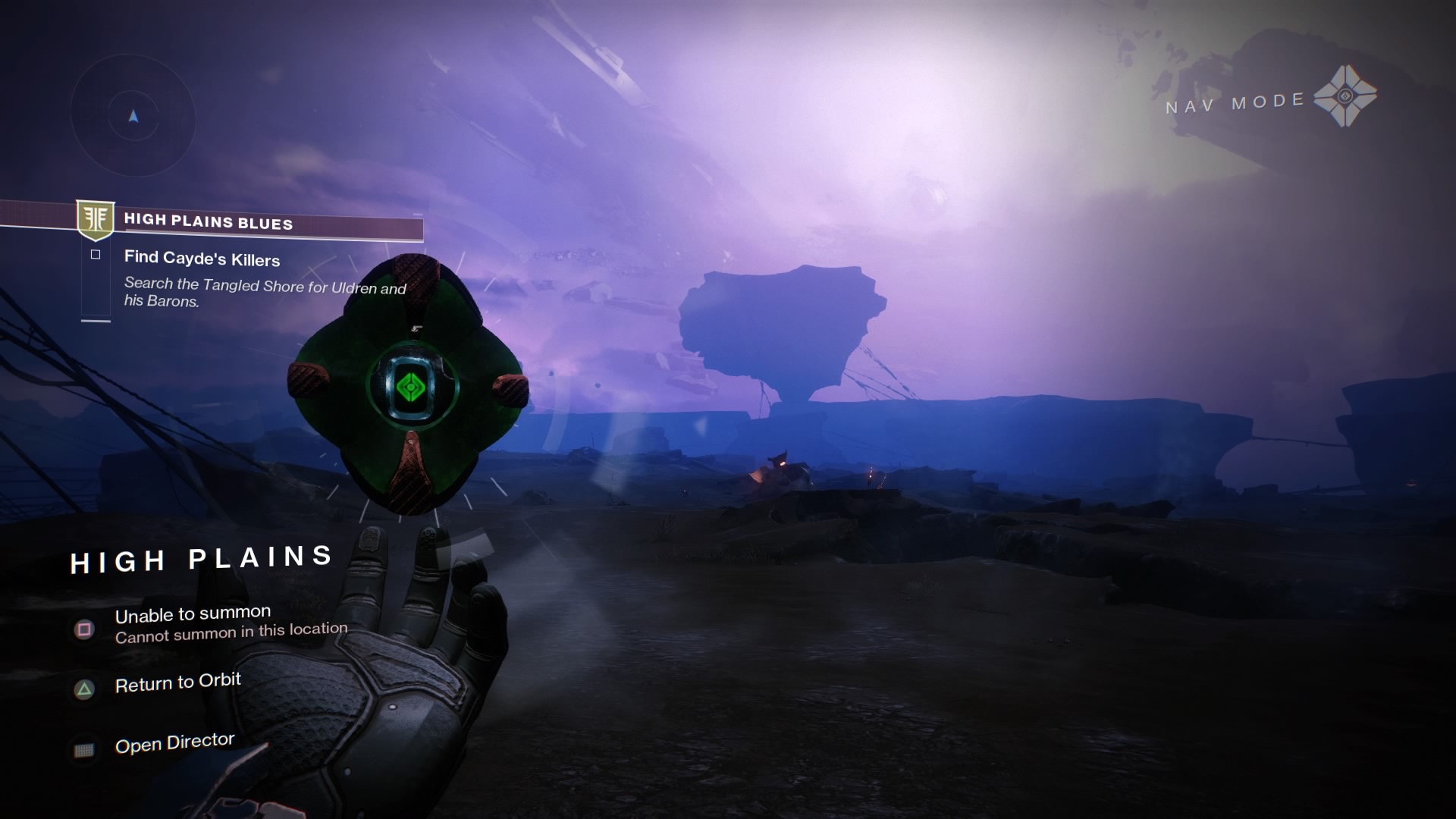1456x819 pixels.
Task: Toggle the Find Cayde's Killers objective checkbox
Action: point(95,253)
